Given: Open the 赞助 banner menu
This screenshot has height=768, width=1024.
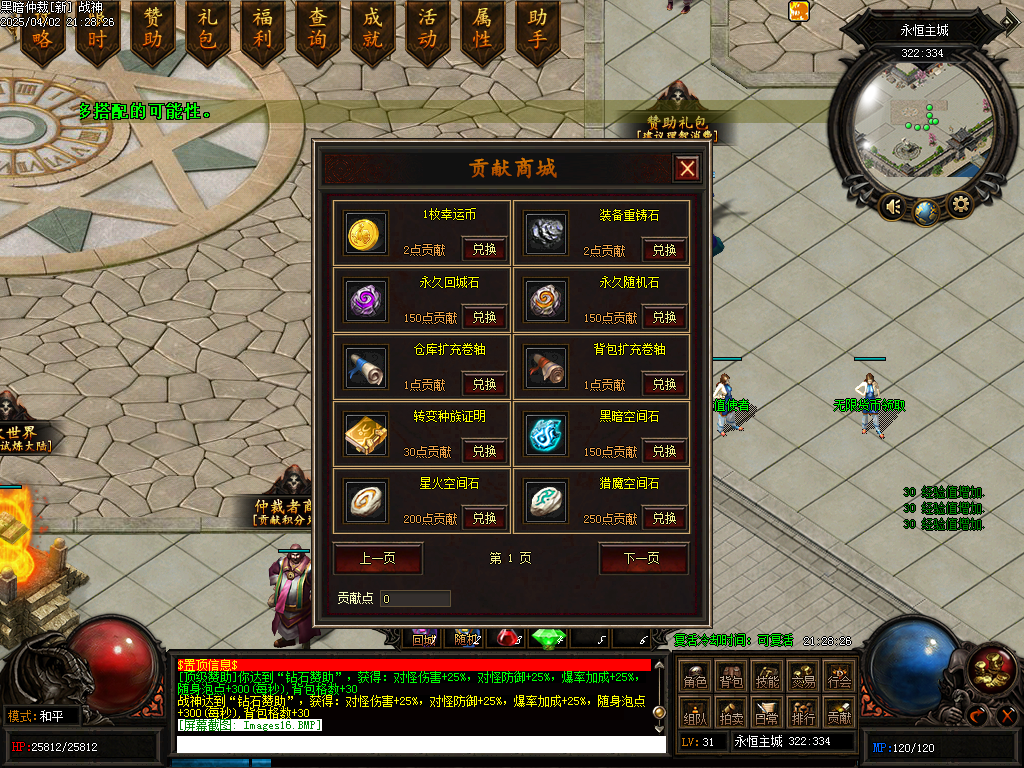Looking at the screenshot, I should (153, 30).
